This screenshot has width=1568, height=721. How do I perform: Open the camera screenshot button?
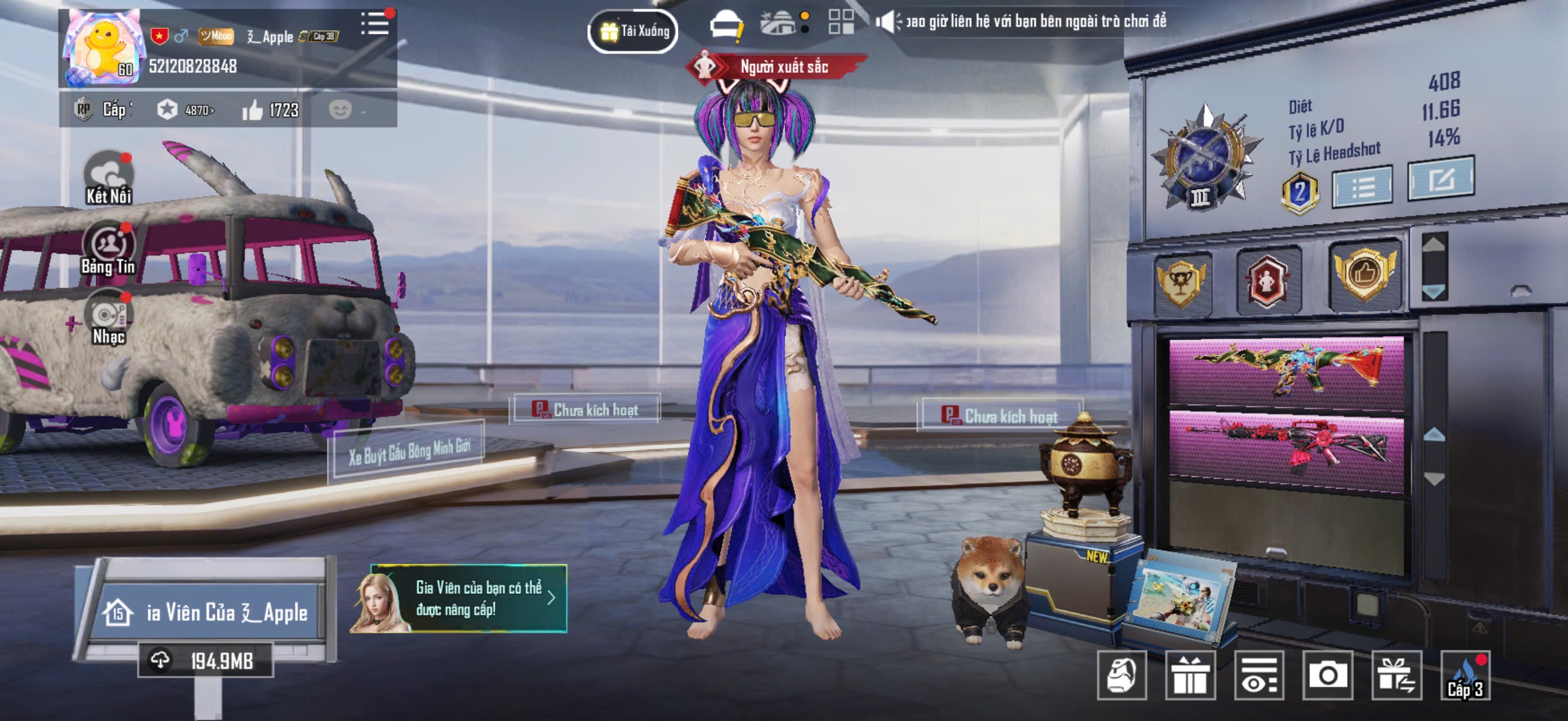(x=1327, y=676)
